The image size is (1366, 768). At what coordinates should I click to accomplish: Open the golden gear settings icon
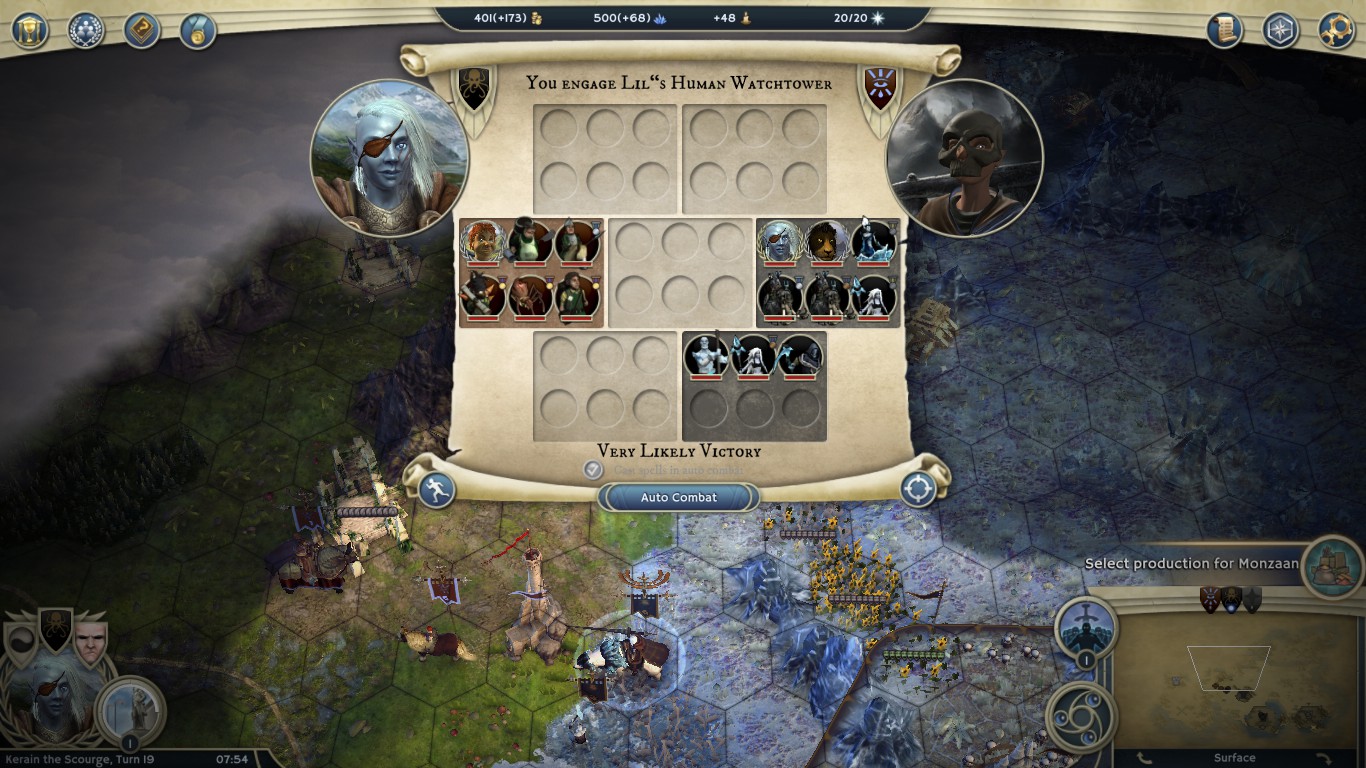(1336, 30)
